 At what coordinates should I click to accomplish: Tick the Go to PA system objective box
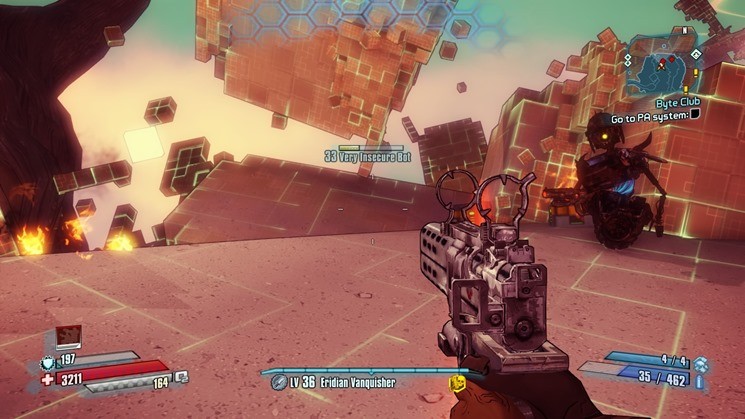click(x=695, y=116)
